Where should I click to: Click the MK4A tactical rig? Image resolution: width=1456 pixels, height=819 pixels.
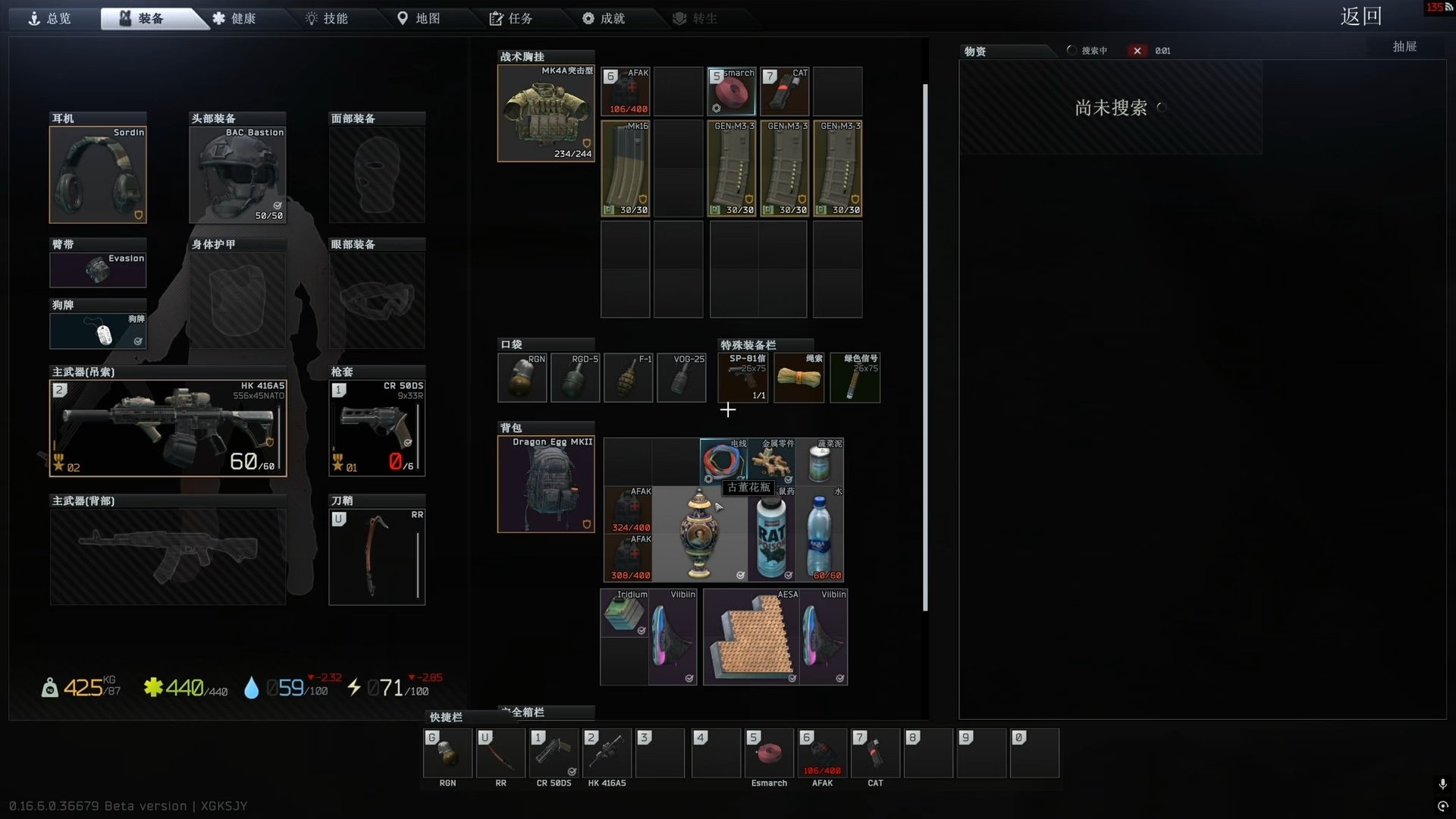545,114
